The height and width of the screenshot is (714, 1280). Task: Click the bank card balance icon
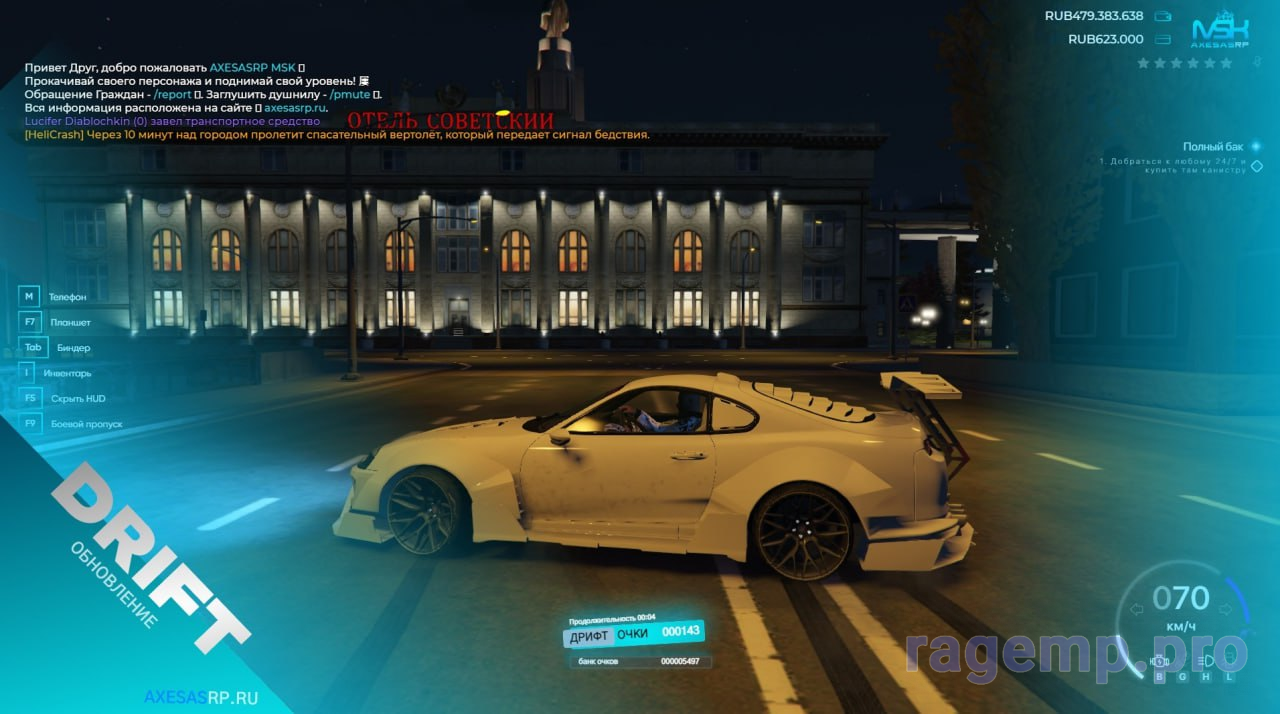[x=1162, y=40]
